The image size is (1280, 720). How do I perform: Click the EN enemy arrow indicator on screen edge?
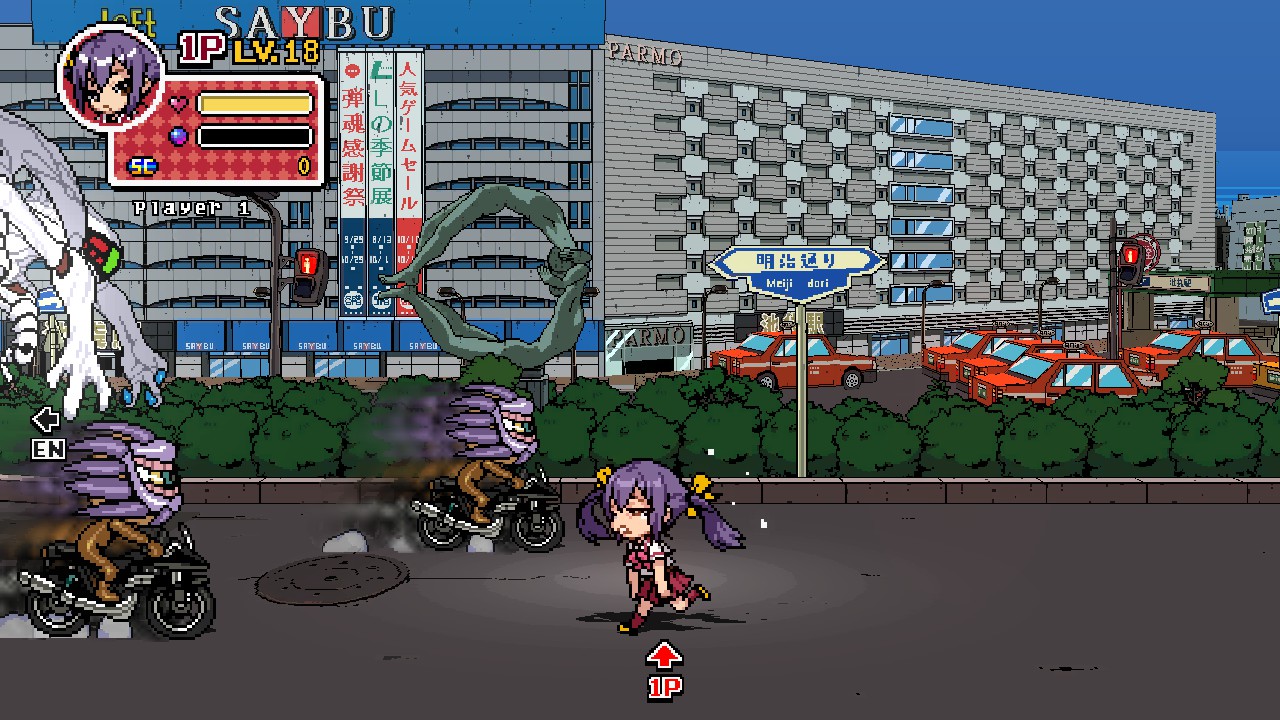coord(46,434)
